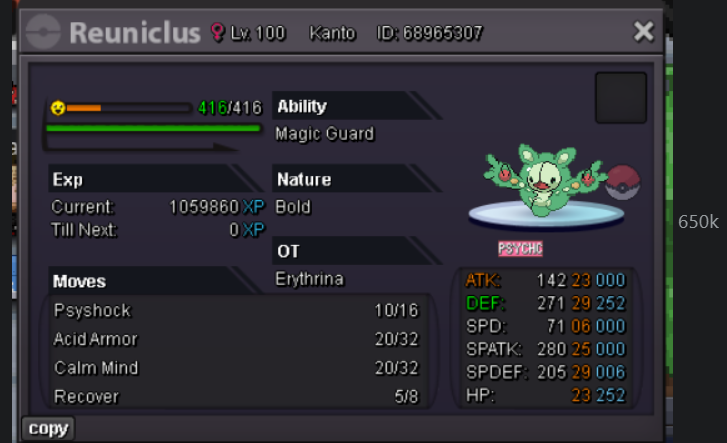Select the Psyshock move row
This screenshot has width=727, height=443.
236,311
